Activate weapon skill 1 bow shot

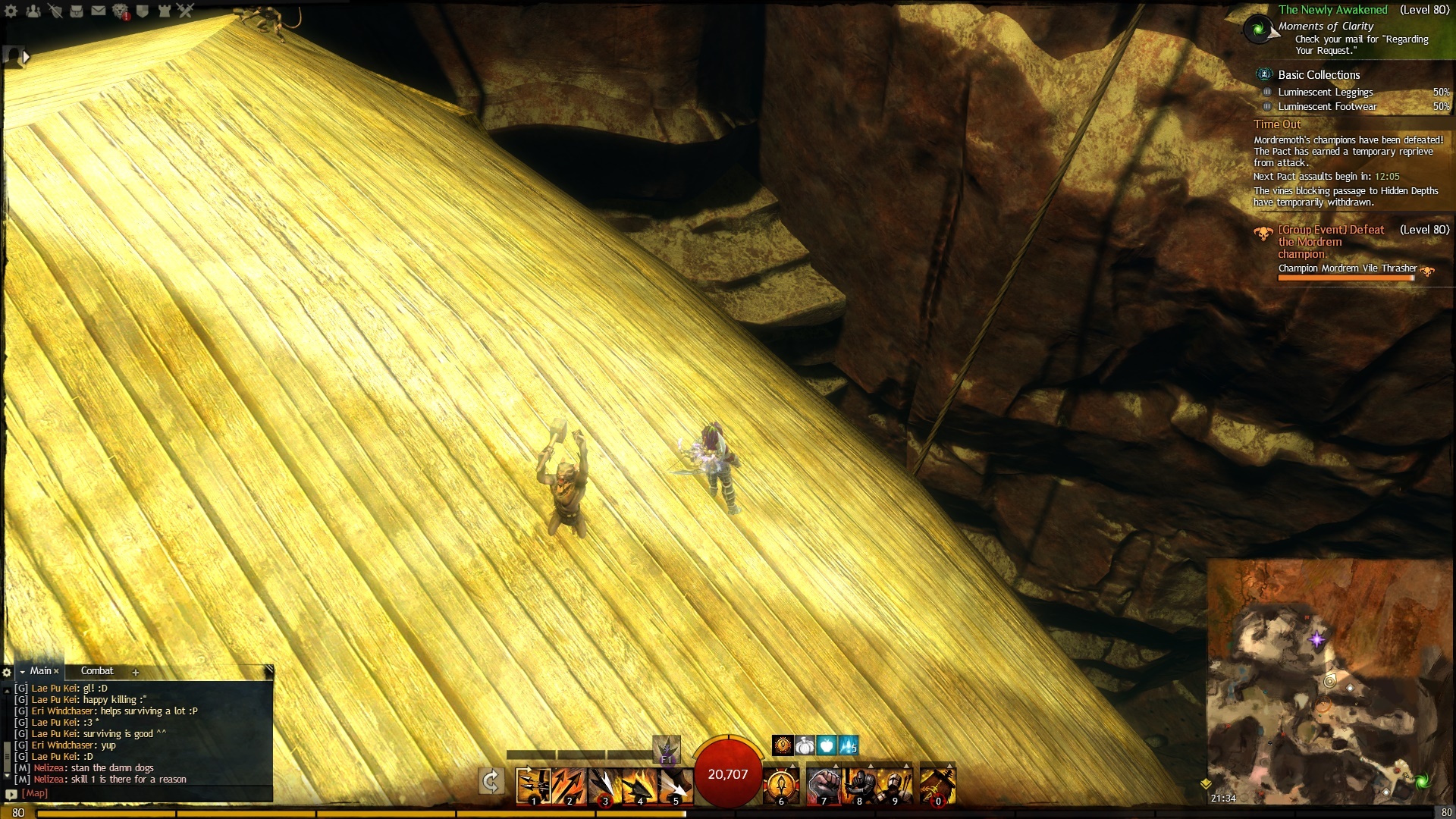coord(533,785)
